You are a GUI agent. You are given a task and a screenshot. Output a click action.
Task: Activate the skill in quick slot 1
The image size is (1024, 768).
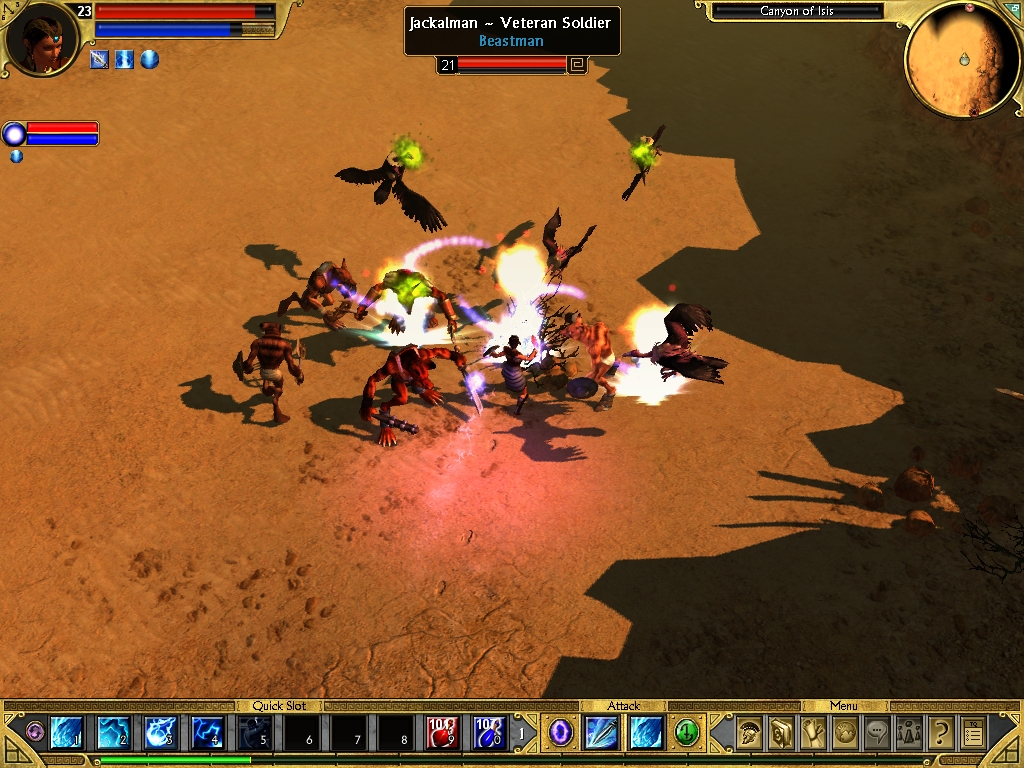(x=66, y=733)
